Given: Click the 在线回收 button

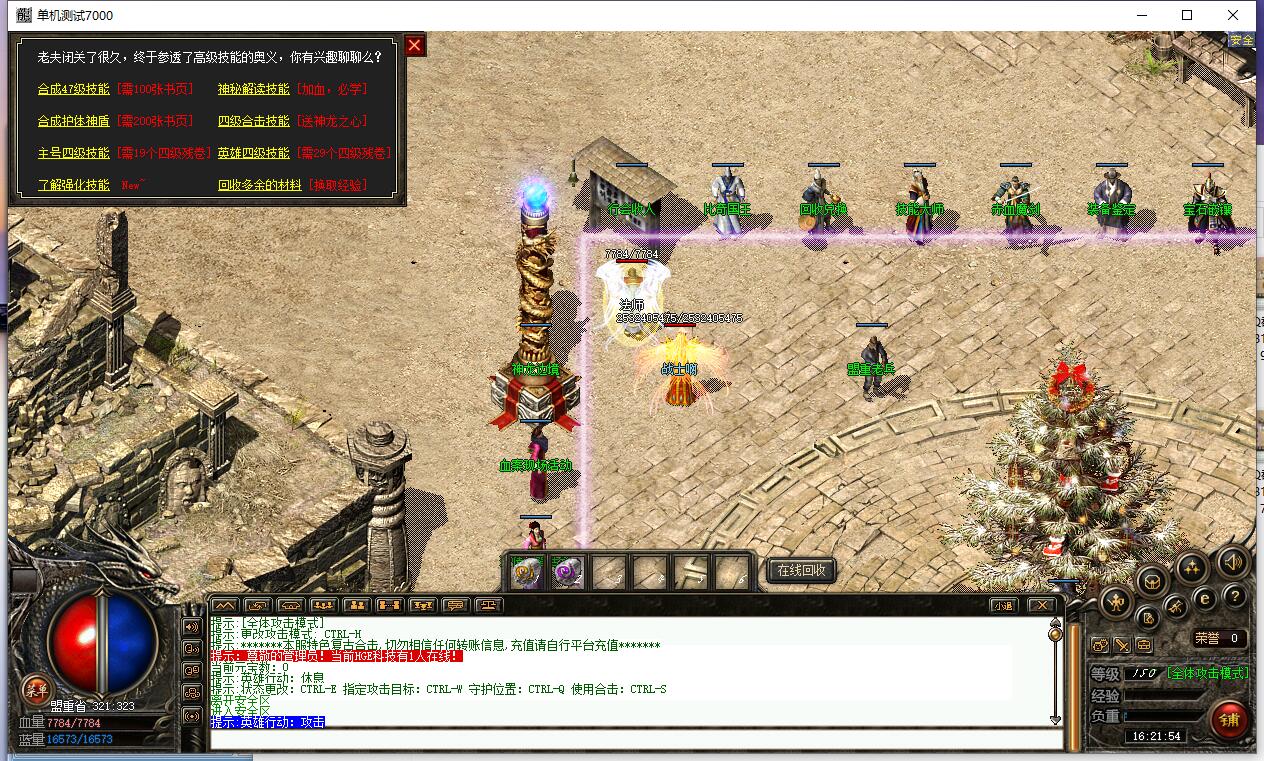Looking at the screenshot, I should point(801,570).
